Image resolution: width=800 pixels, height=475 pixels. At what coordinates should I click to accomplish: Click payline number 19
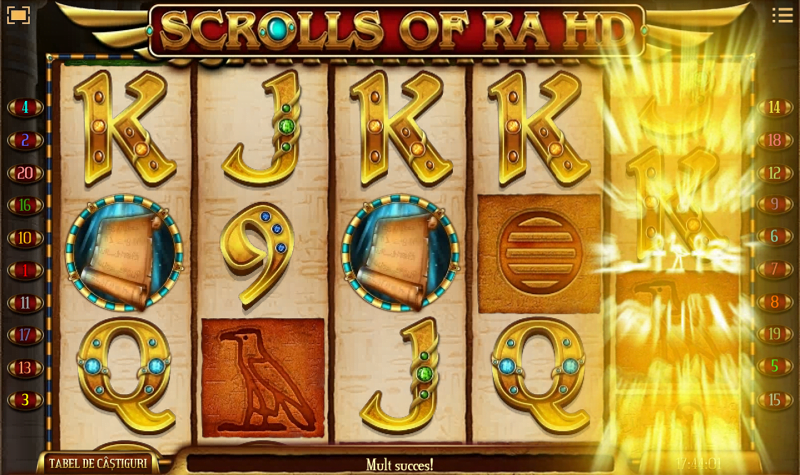click(774, 335)
